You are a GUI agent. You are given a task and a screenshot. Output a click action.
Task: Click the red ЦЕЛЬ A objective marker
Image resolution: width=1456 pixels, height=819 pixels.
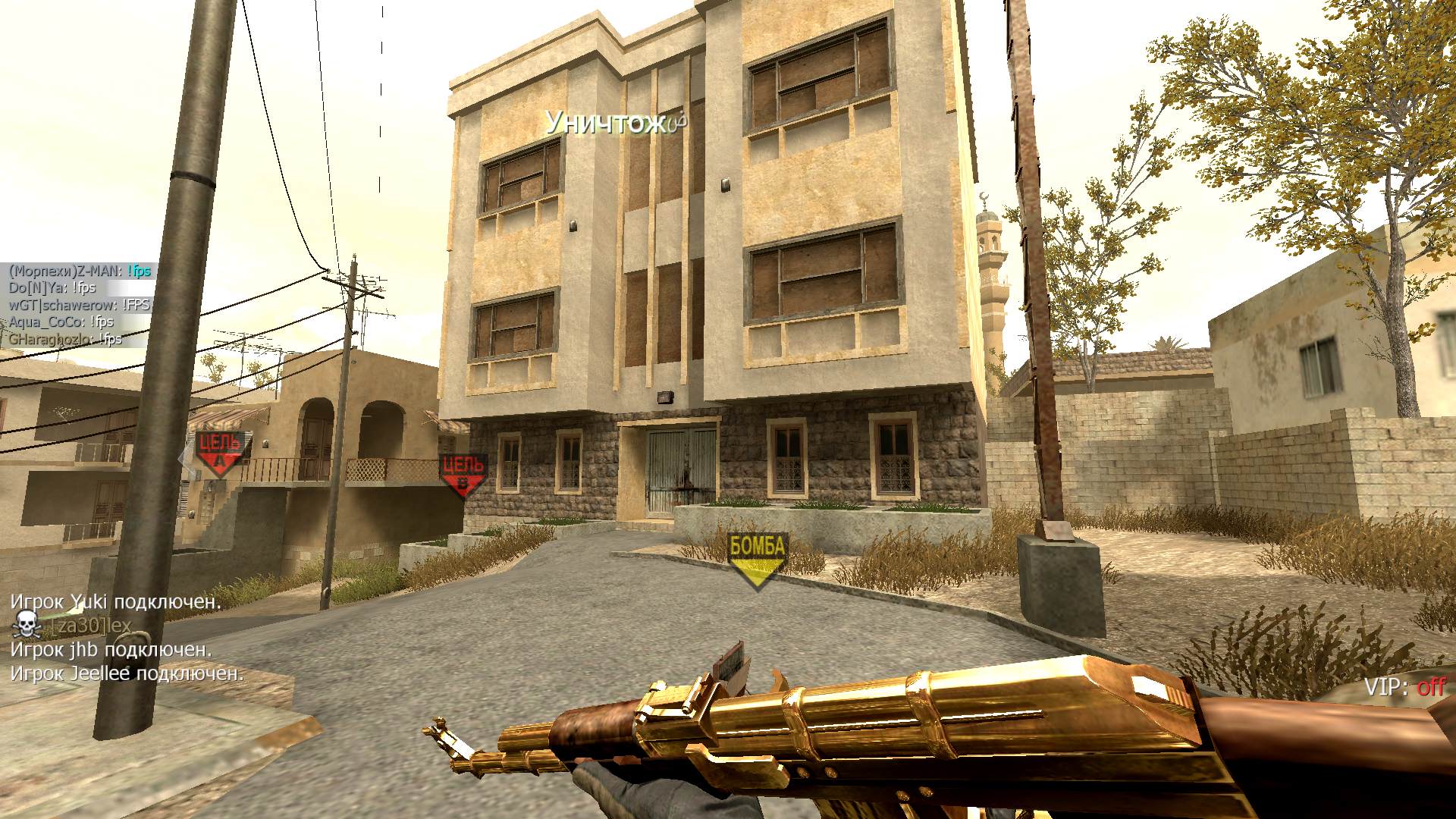coord(221,451)
